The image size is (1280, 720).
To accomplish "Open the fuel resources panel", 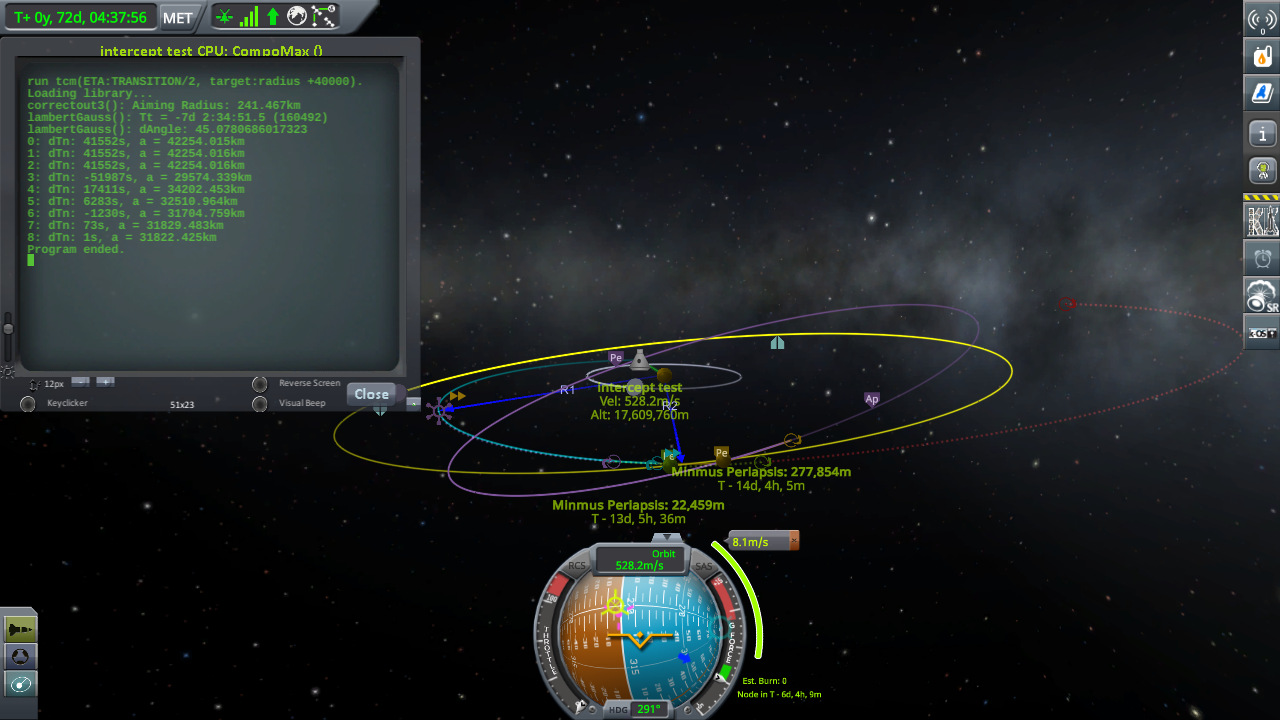I will click(x=1262, y=56).
